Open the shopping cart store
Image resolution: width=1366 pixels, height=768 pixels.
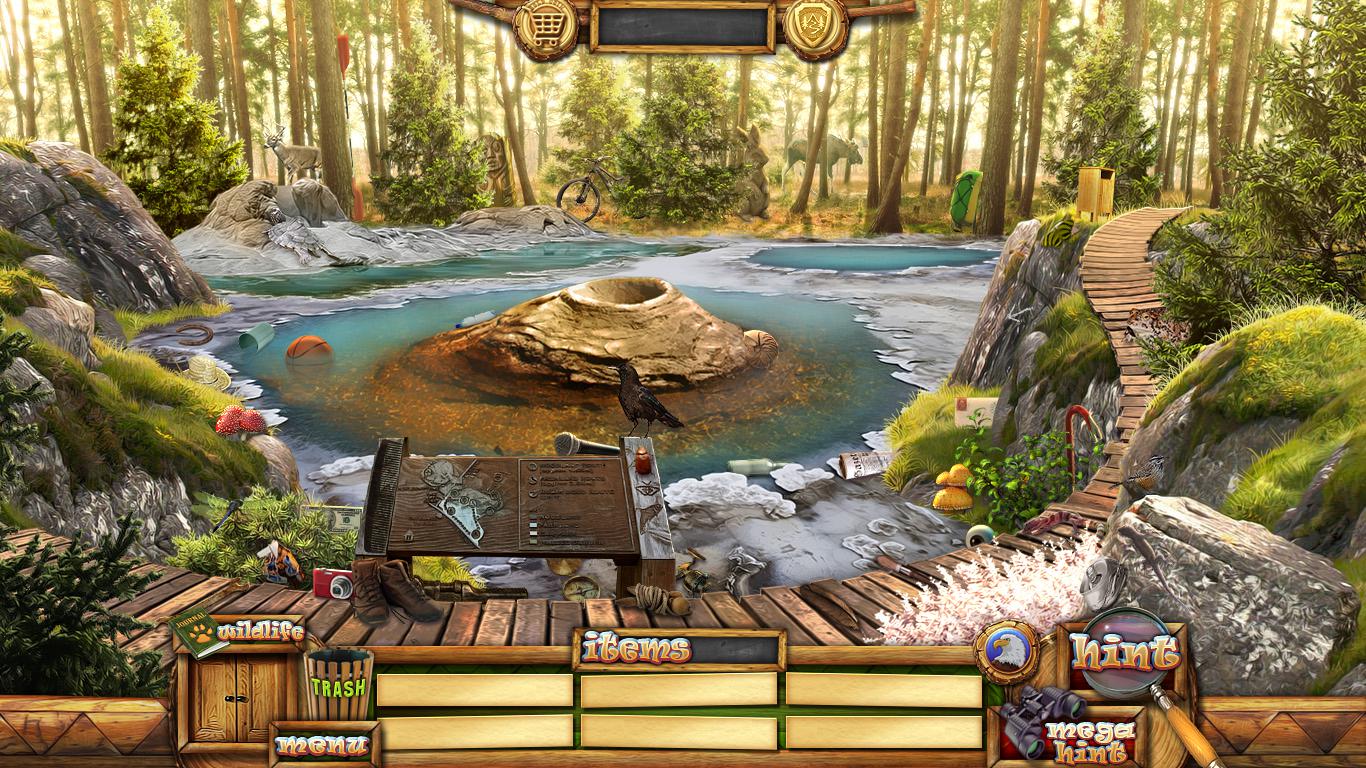(x=545, y=26)
